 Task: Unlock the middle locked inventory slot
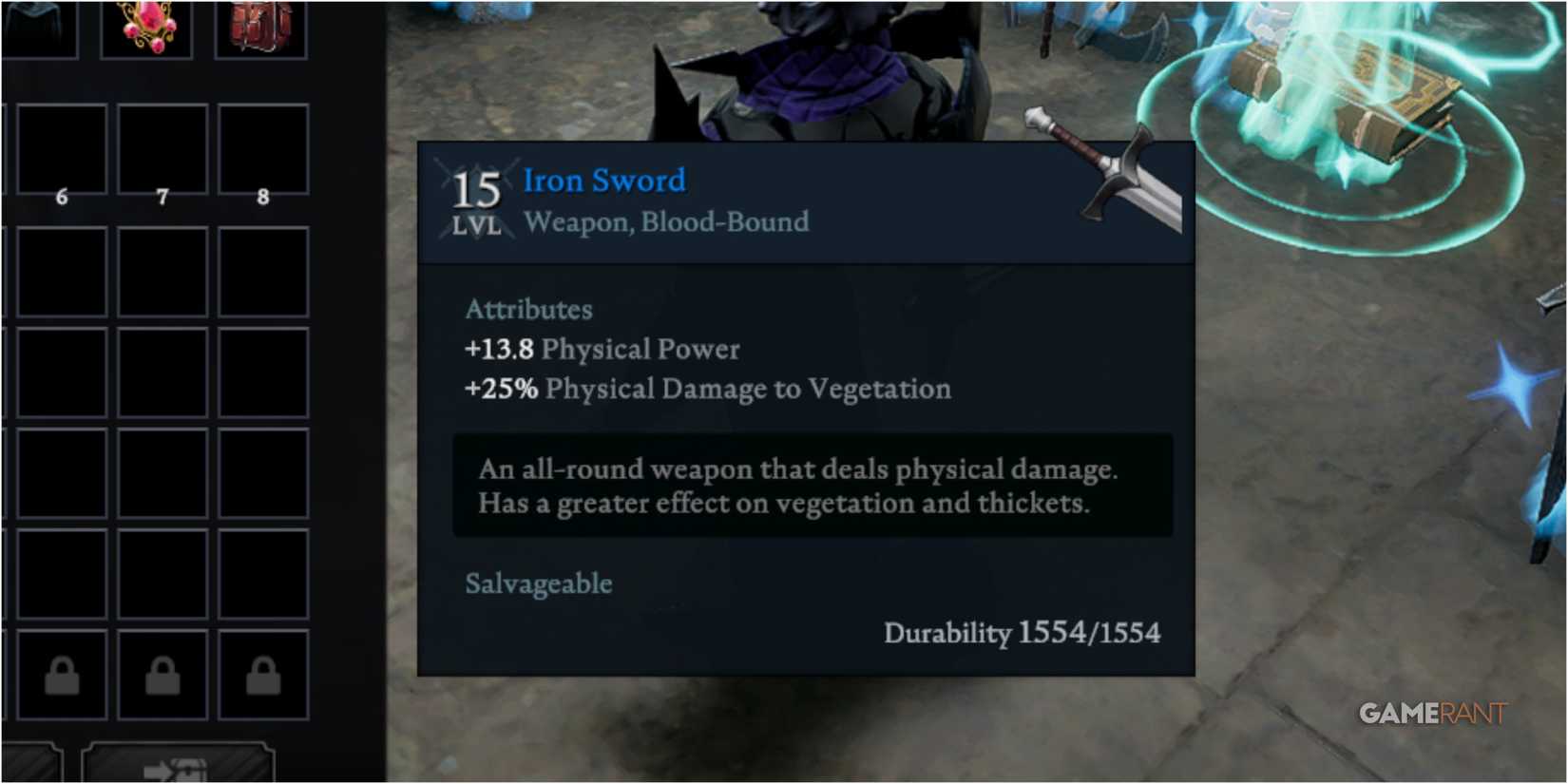click(162, 677)
